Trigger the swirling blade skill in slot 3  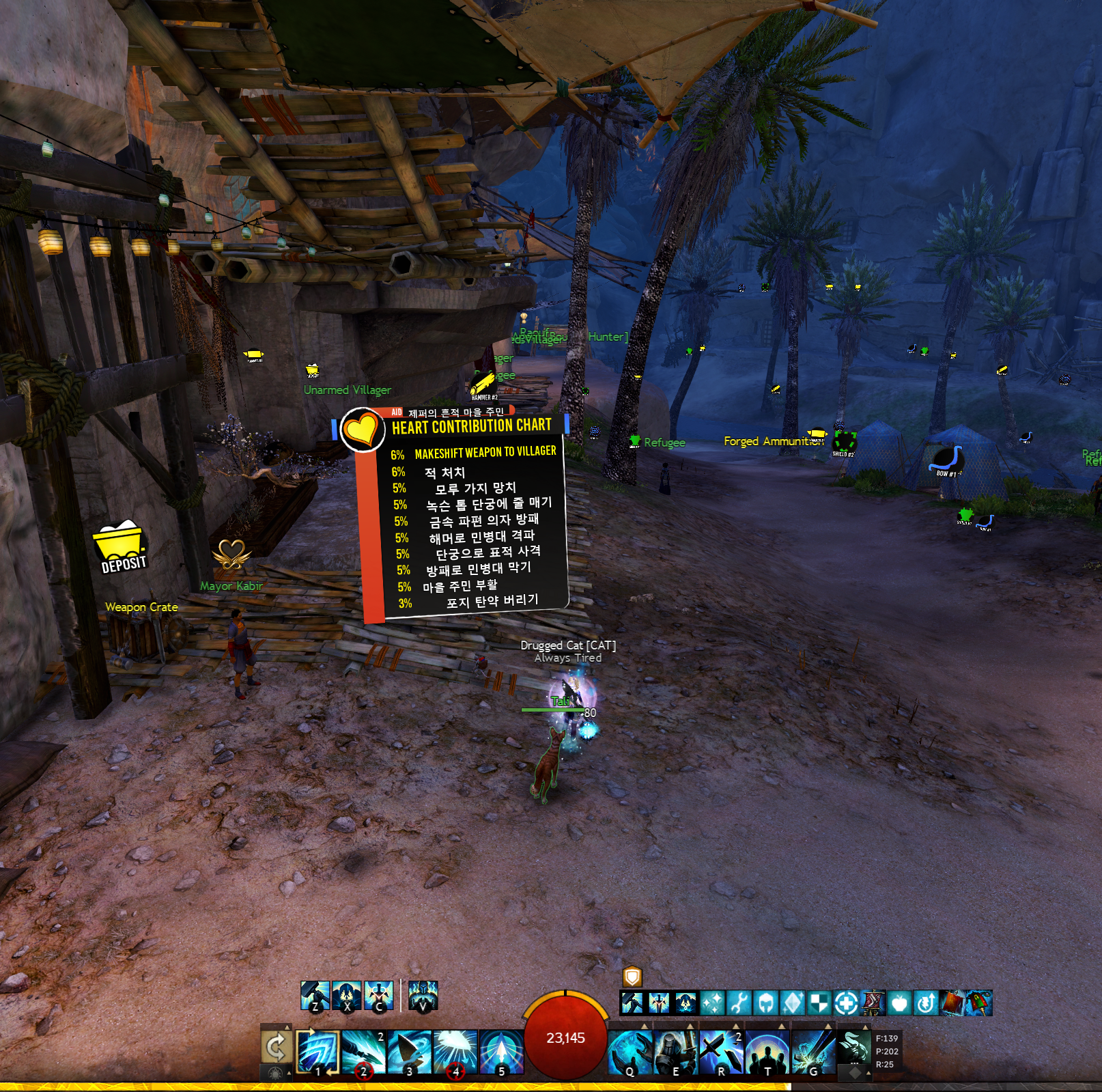[x=410, y=1051]
